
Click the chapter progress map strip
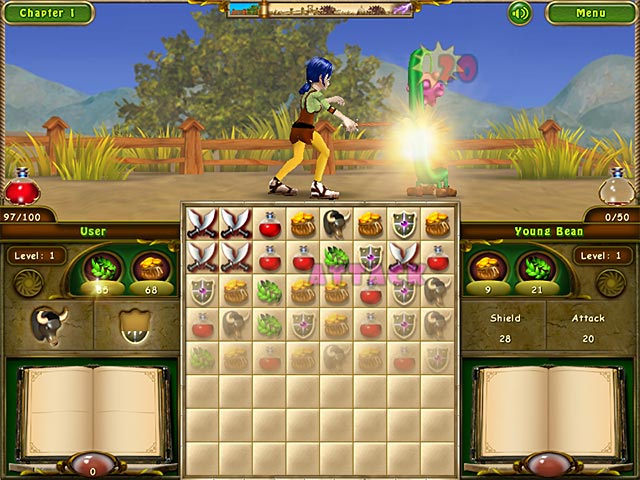point(320,9)
